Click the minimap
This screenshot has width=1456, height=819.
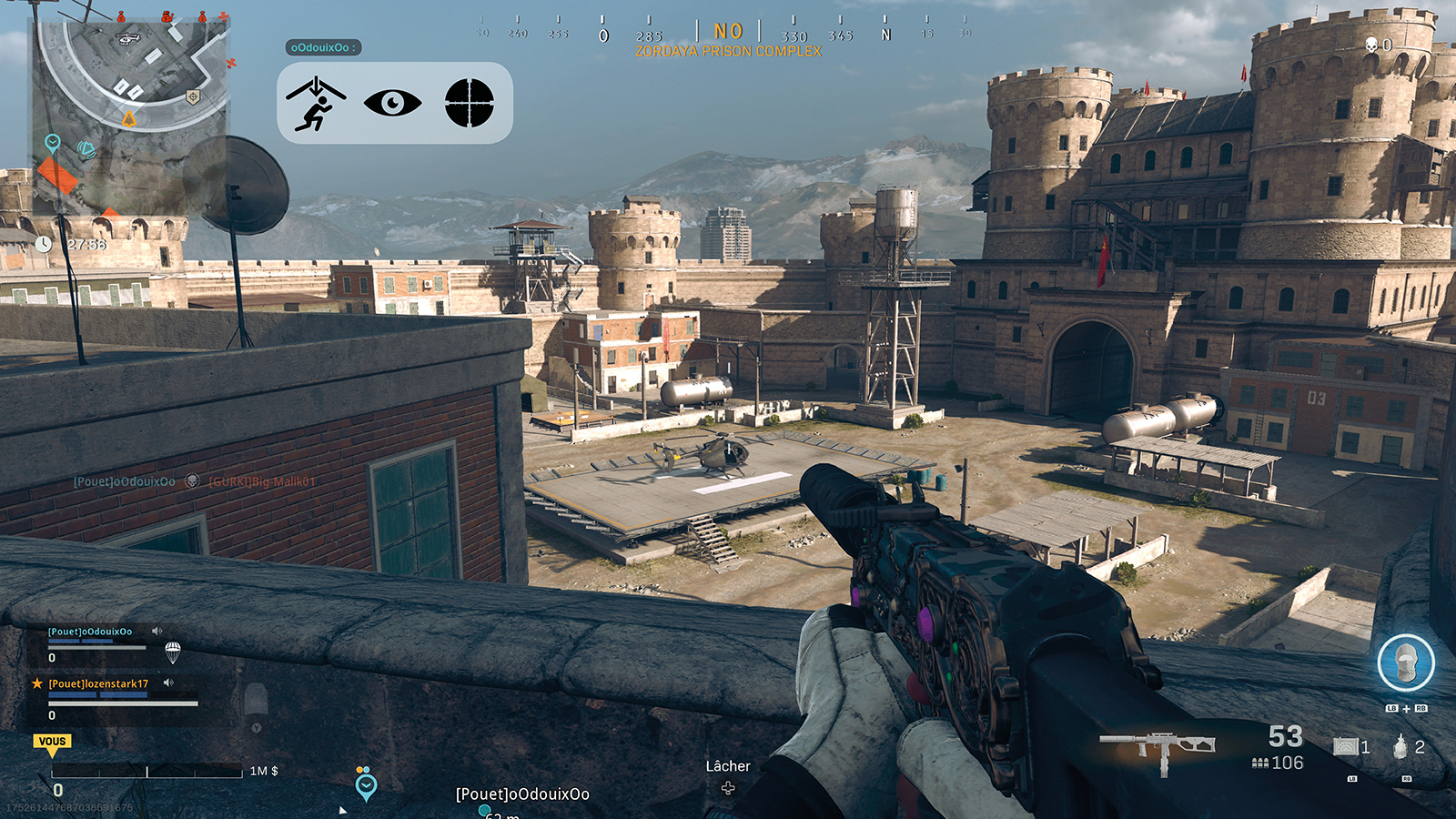tap(130, 116)
